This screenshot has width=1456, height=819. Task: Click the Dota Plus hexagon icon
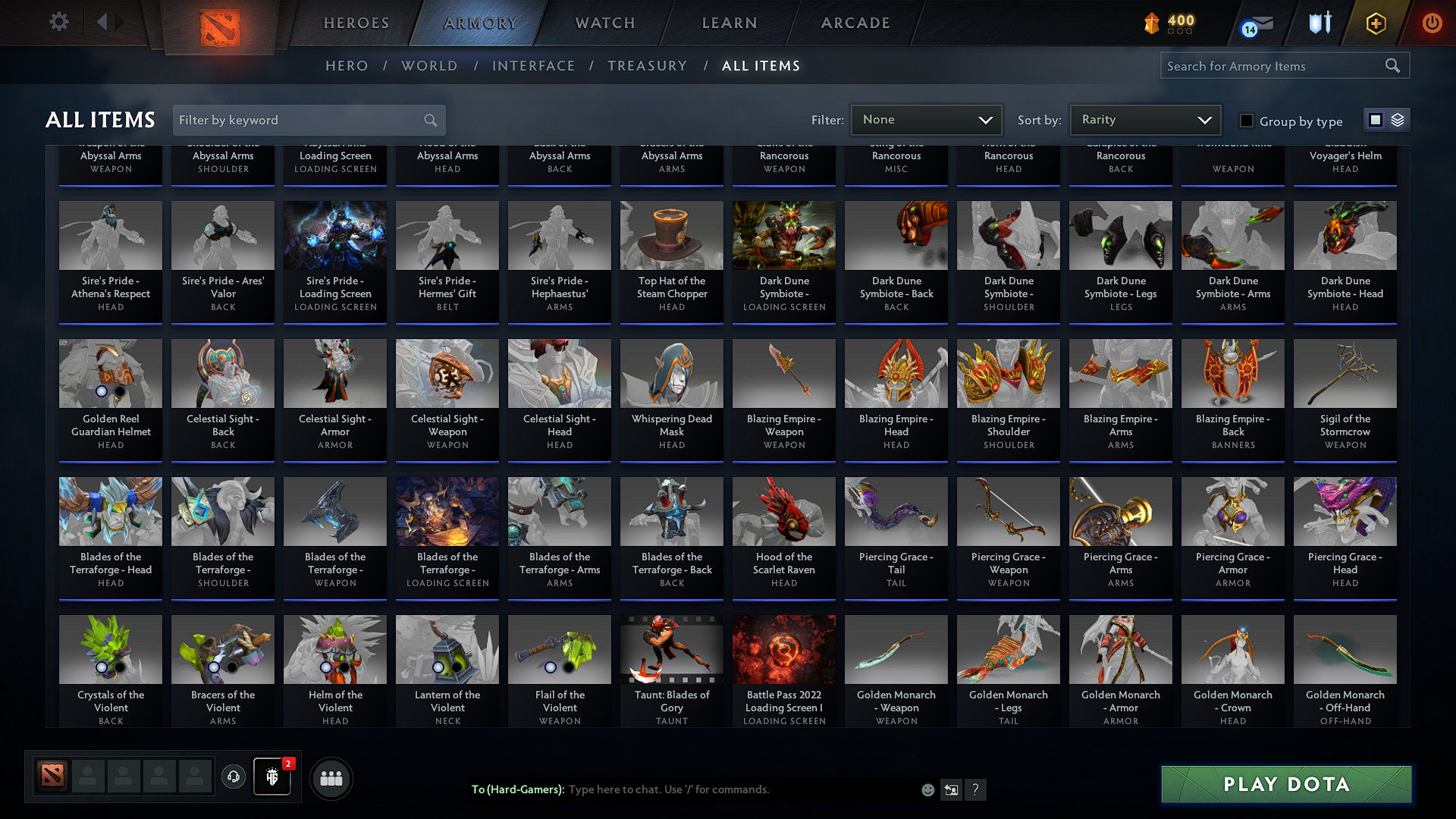coord(1375,24)
